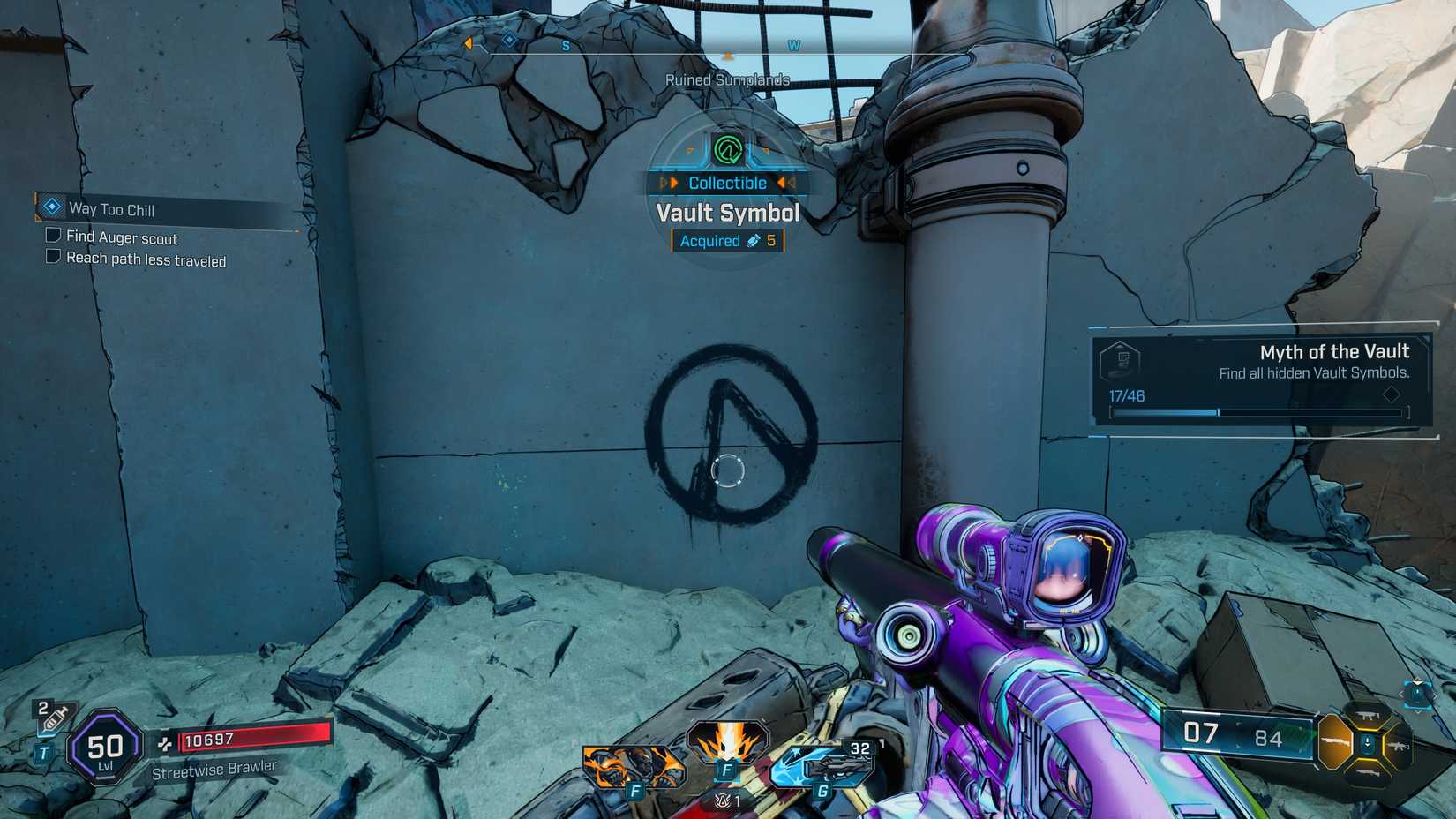The height and width of the screenshot is (819, 1456).
Task: Toggle the anointment marker showing 1
Action: 725,802
